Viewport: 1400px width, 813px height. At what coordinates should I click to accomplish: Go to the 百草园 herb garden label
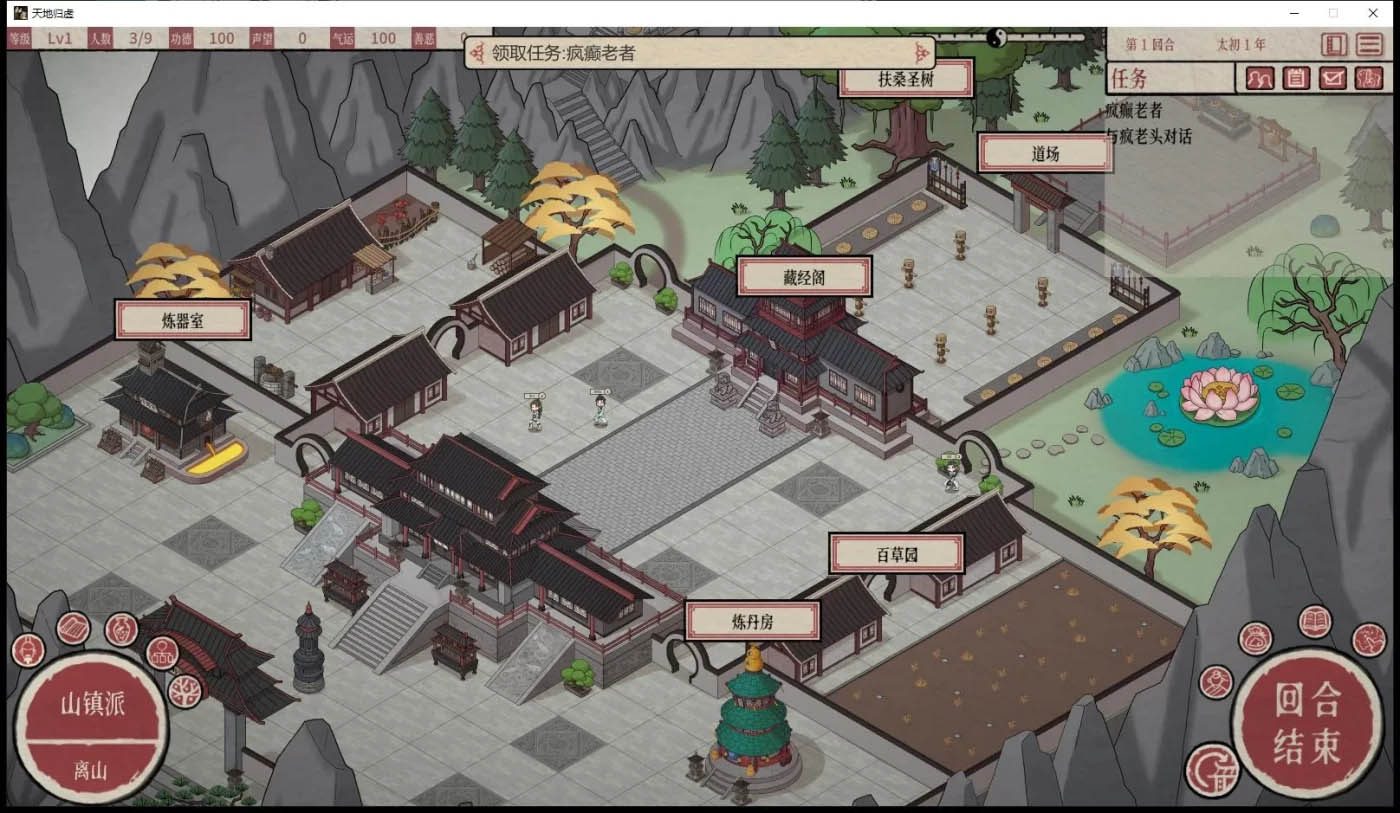click(896, 554)
